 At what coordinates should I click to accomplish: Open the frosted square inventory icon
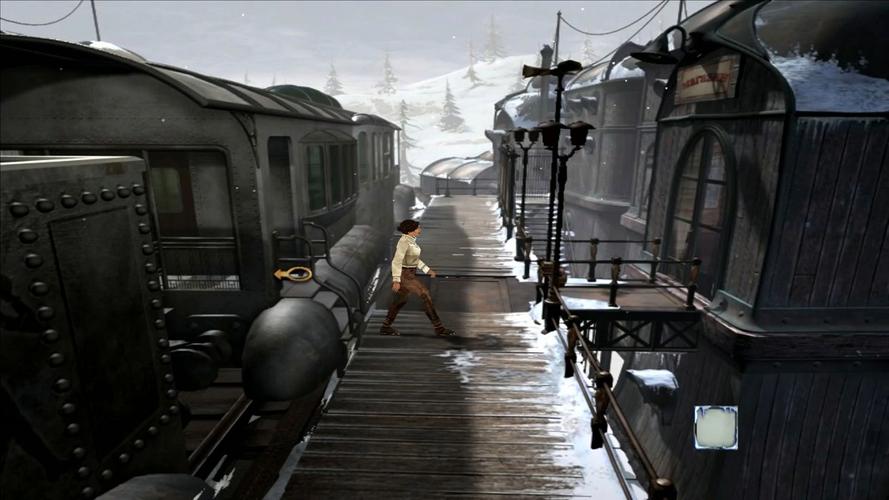(x=715, y=427)
